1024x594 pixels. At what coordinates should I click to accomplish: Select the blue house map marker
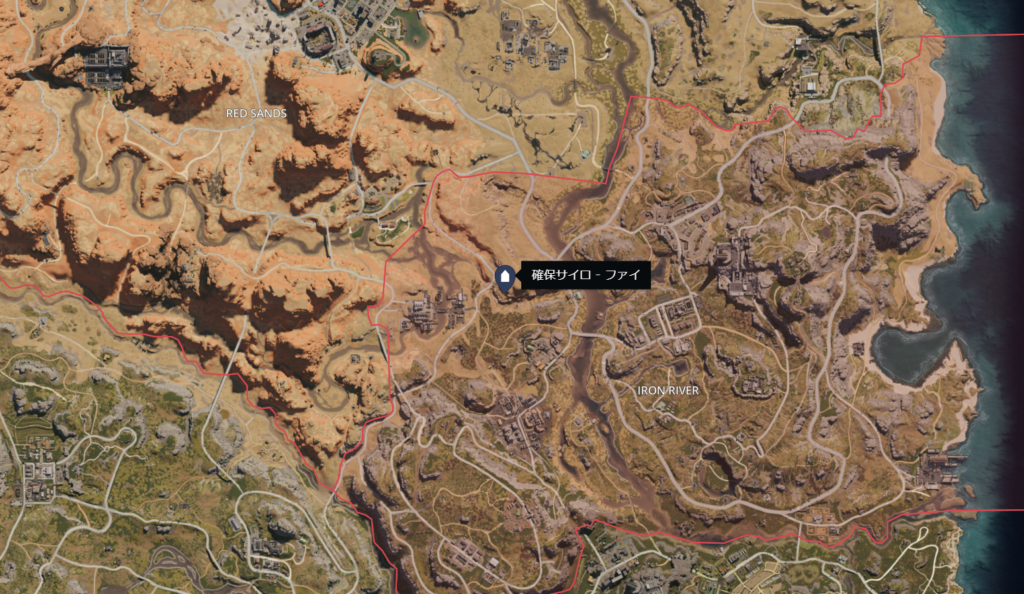coord(505,277)
